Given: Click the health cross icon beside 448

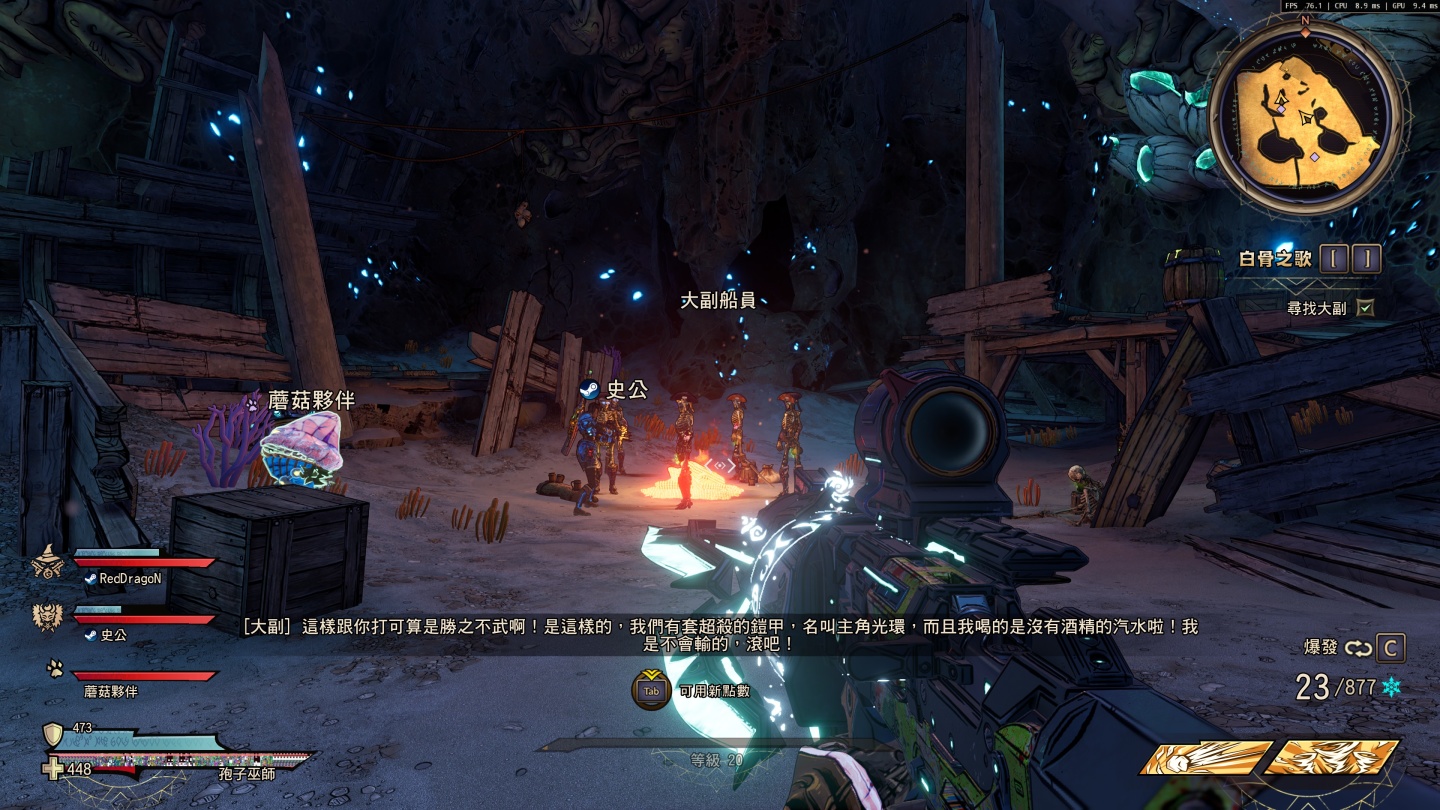Looking at the screenshot, I should pos(53,769).
